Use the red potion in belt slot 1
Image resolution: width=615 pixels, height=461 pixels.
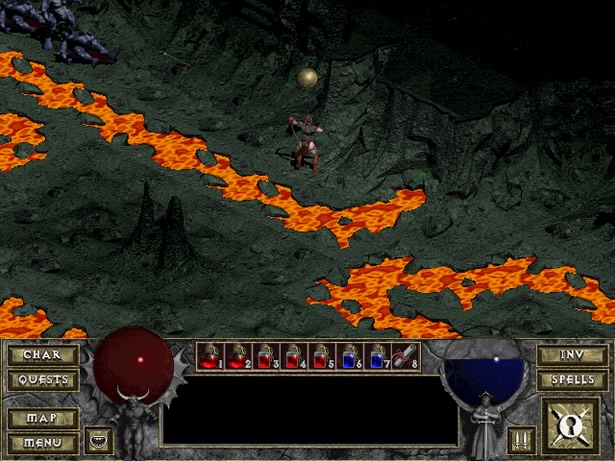tap(210, 357)
